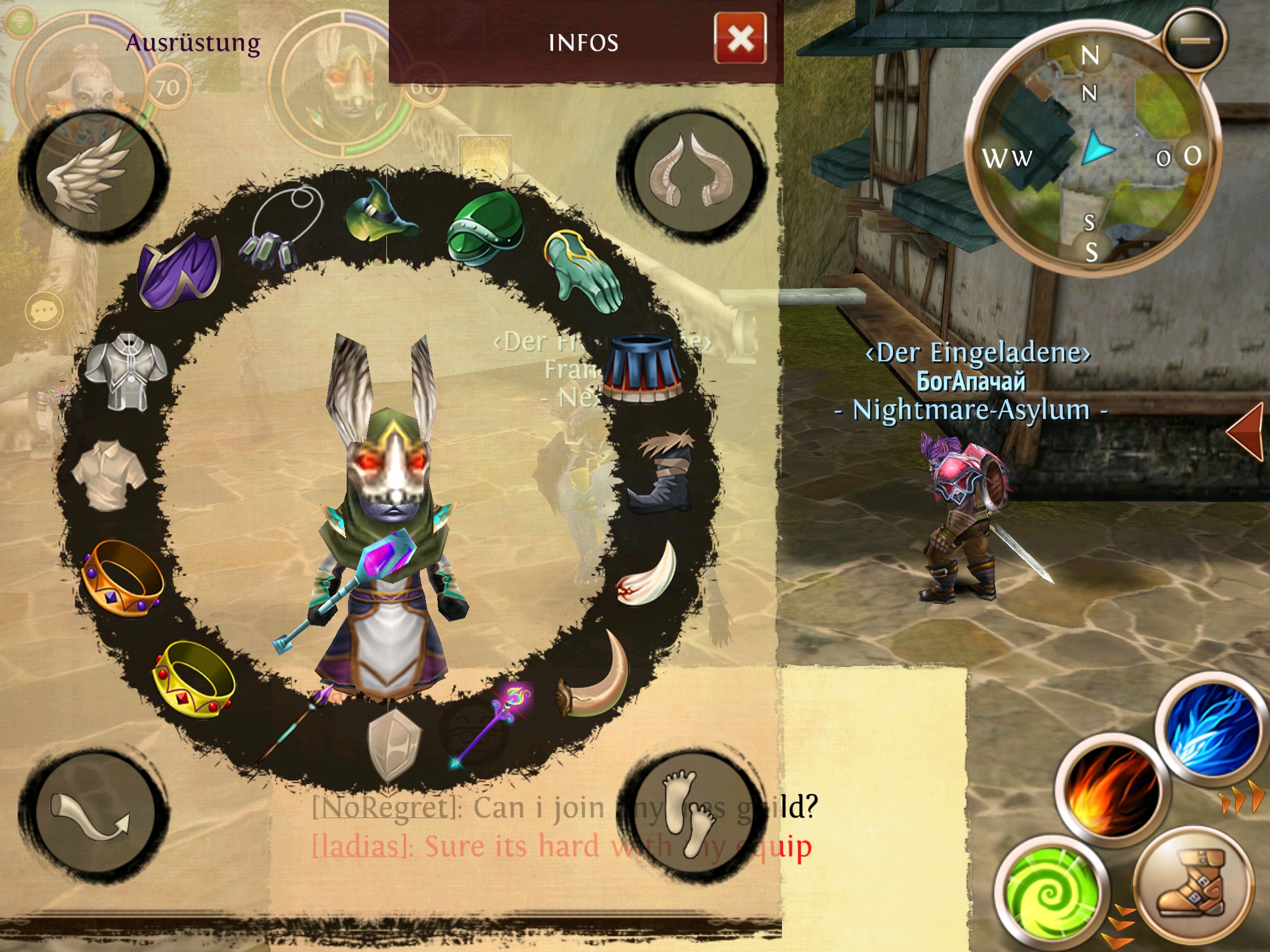Select the white wings equipment slot

click(93, 172)
